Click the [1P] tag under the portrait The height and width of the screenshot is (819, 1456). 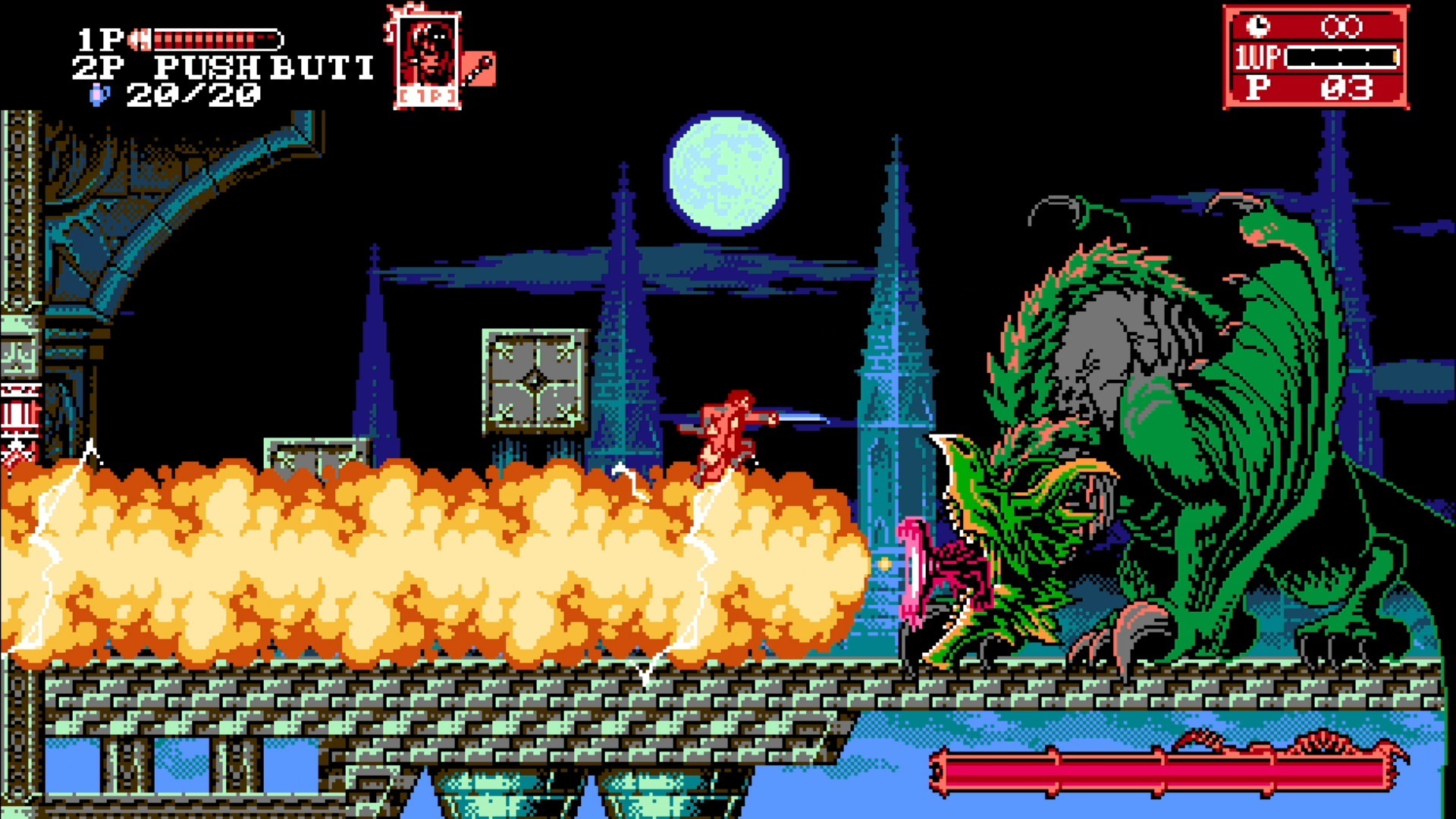[427, 96]
